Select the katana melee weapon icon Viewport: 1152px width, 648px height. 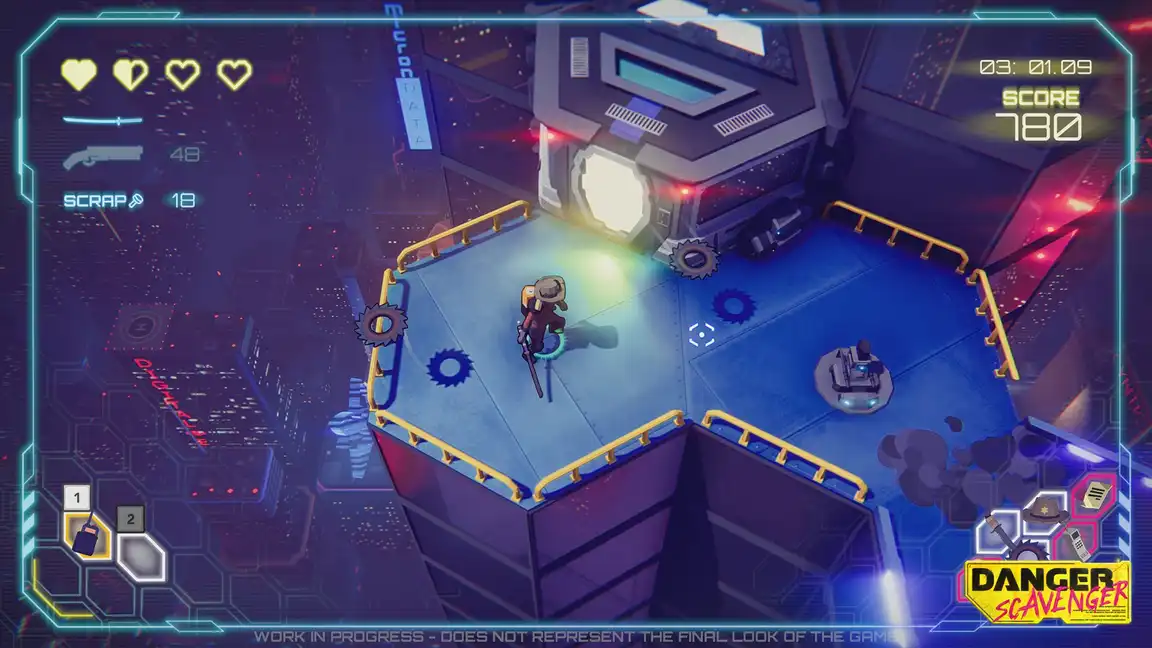coord(102,121)
